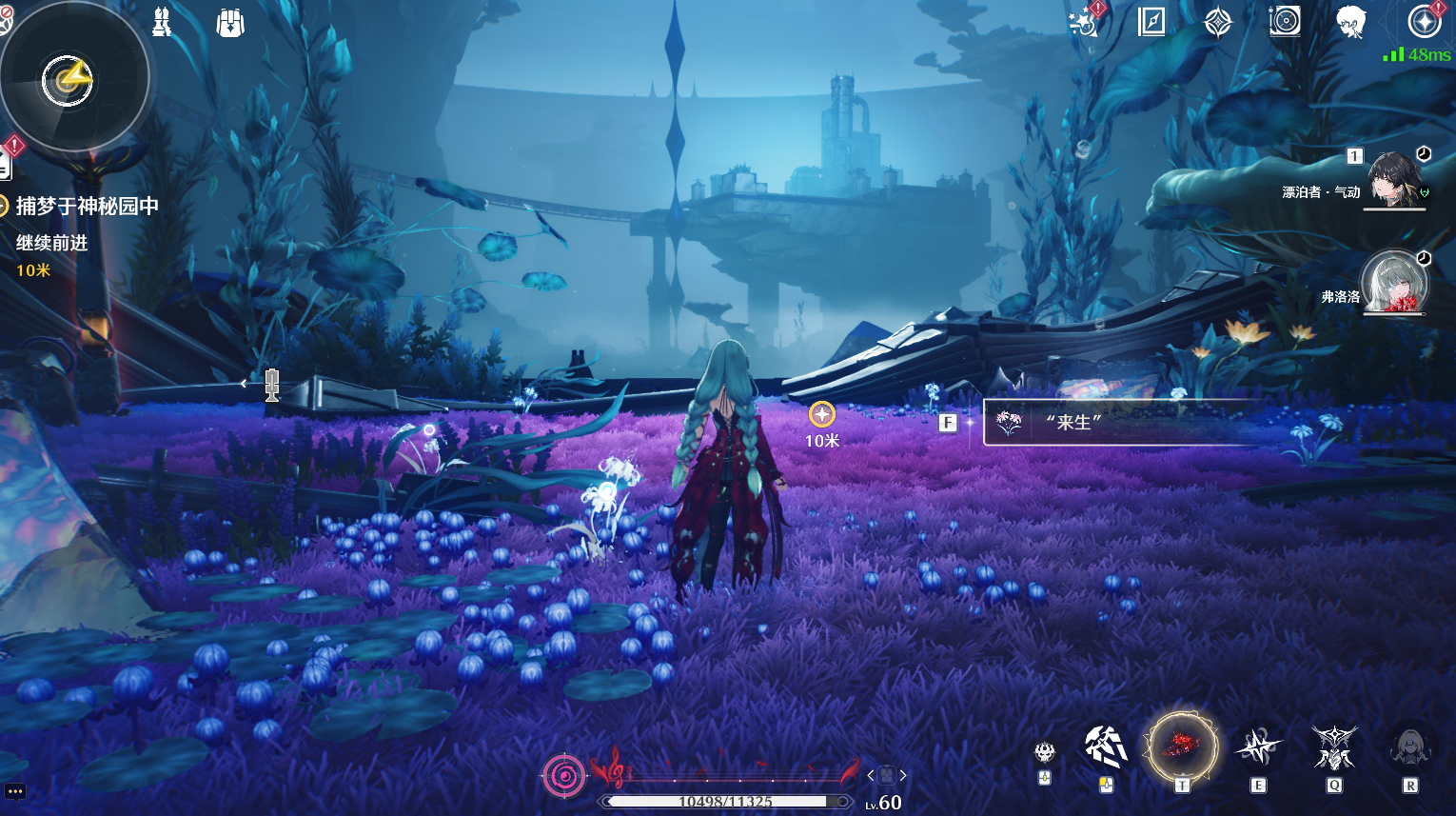Screen dimensions: 1456x816
Task: Open the backpack inventory icon
Action: click(230, 22)
